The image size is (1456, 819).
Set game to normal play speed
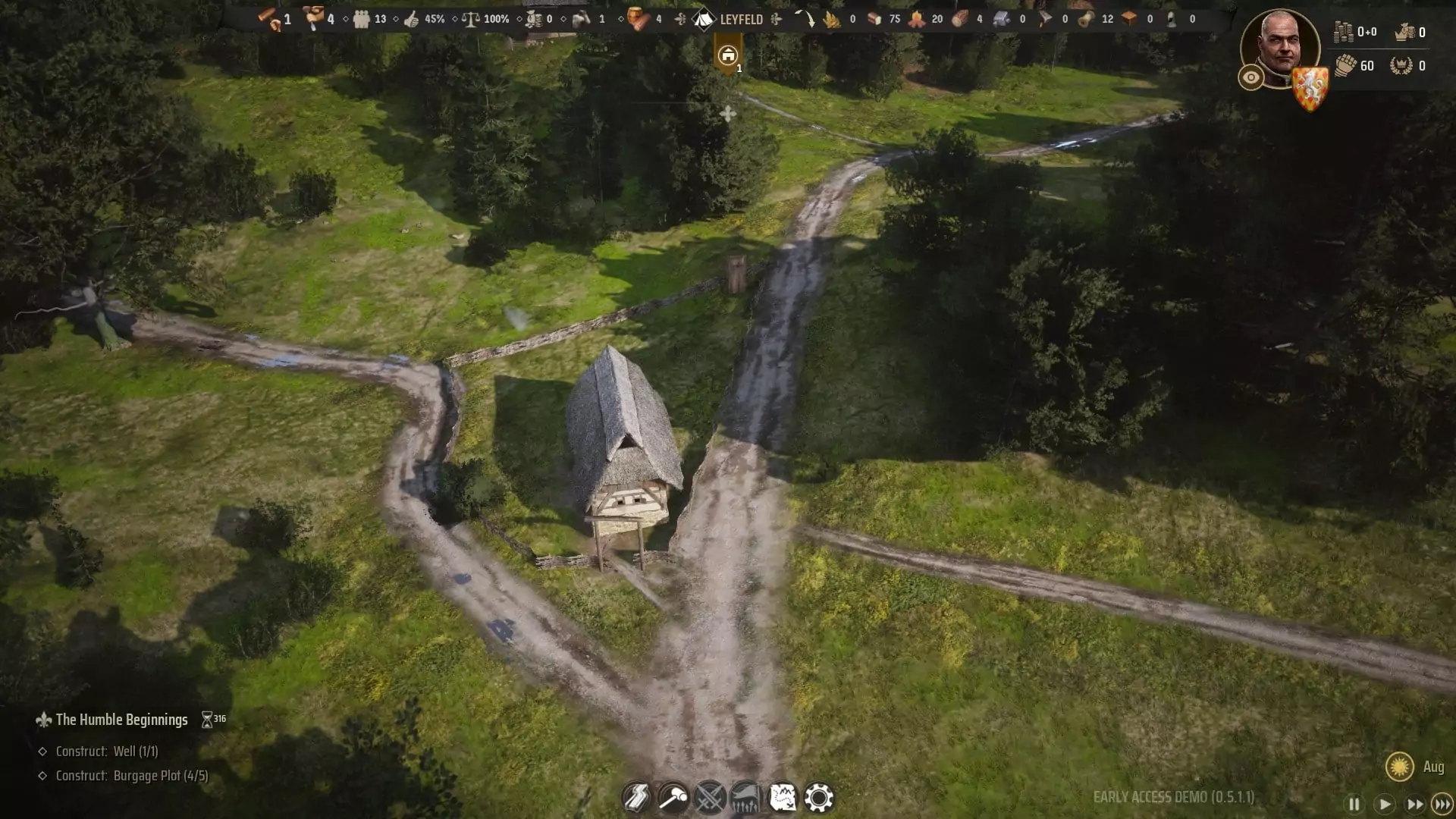[1384, 804]
